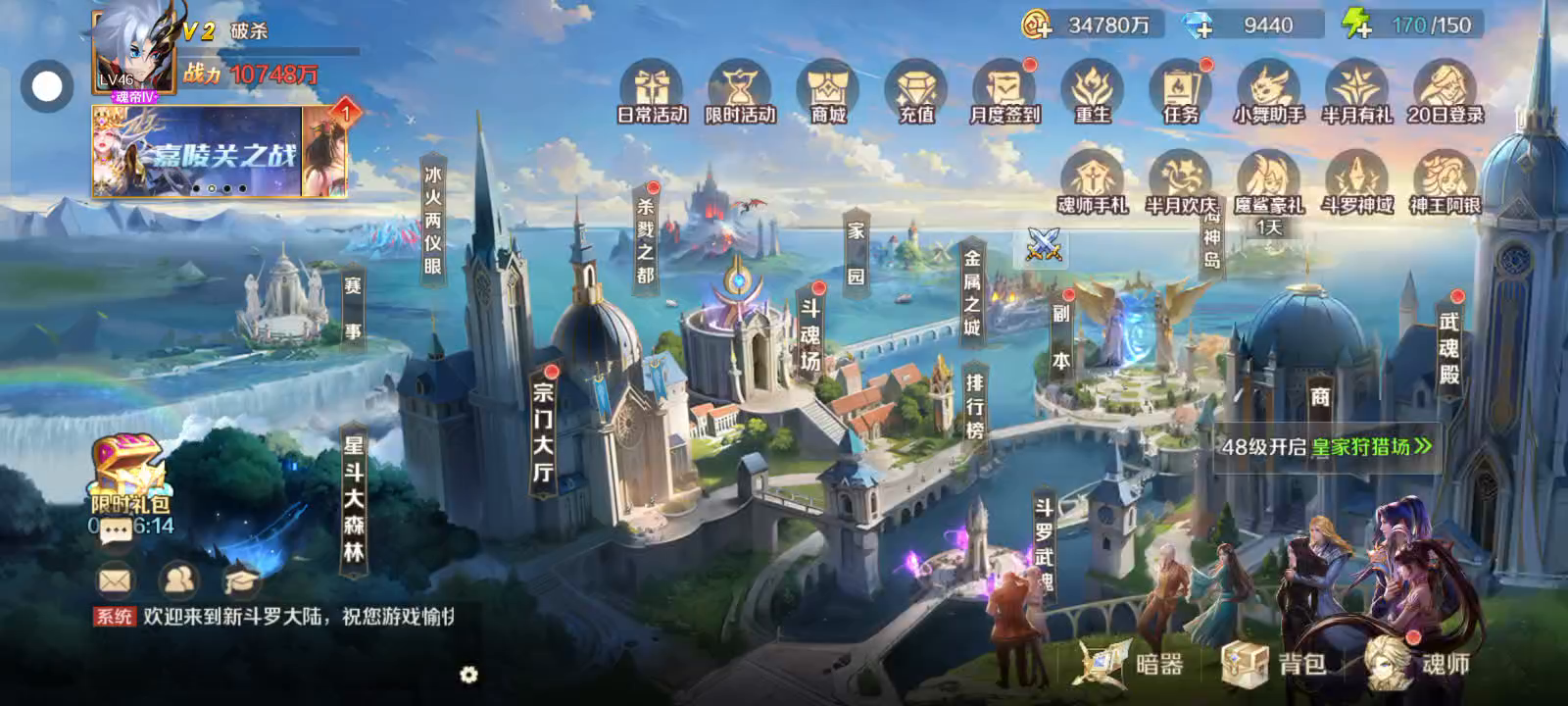
Task: Open the 限时活动 limited-time events icon
Action: tap(740, 91)
